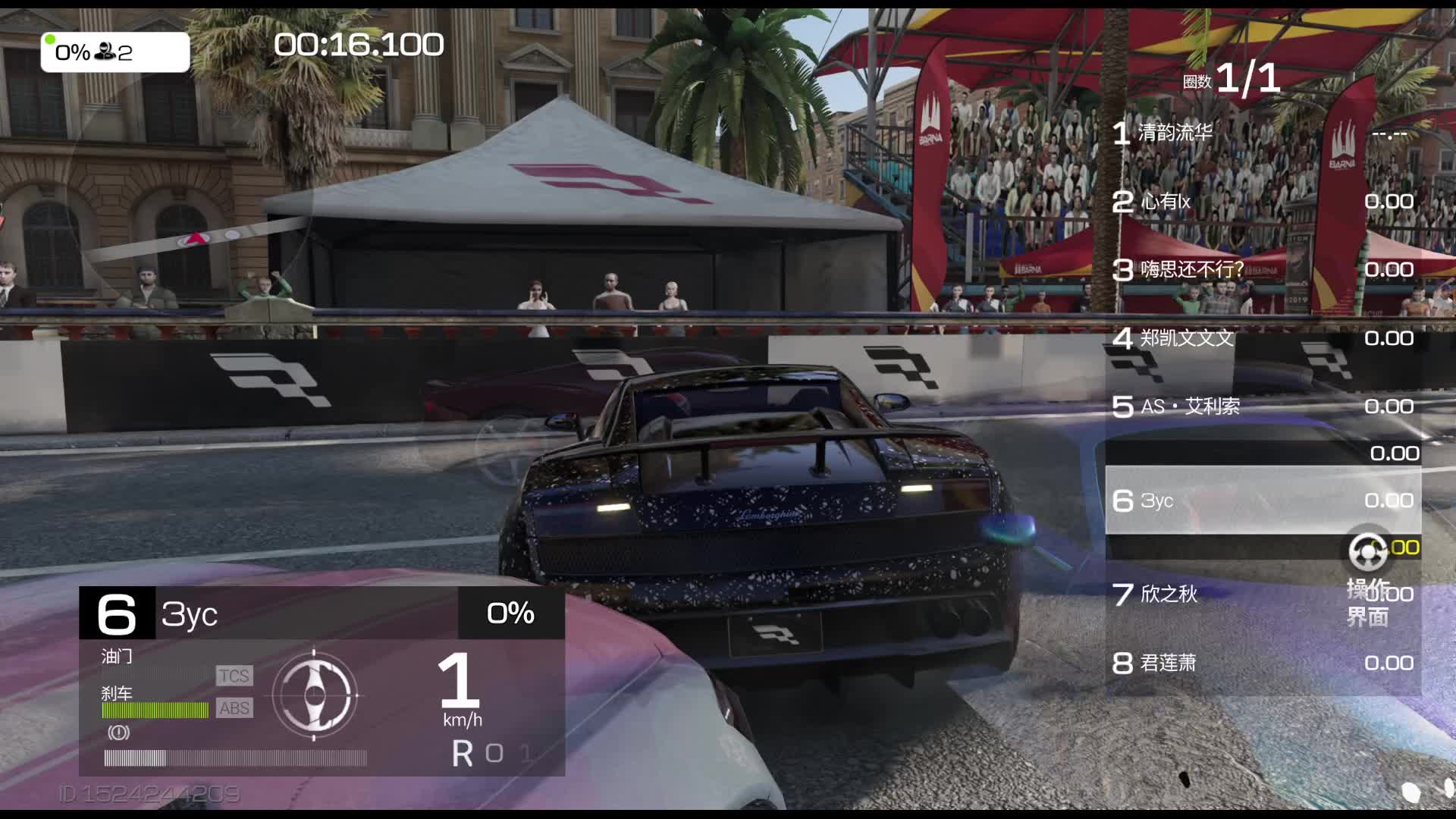Viewport: 1456px width, 819px height.
Task: Choose the 嗨思还不行? leaderboard entry
Action: click(1262, 270)
